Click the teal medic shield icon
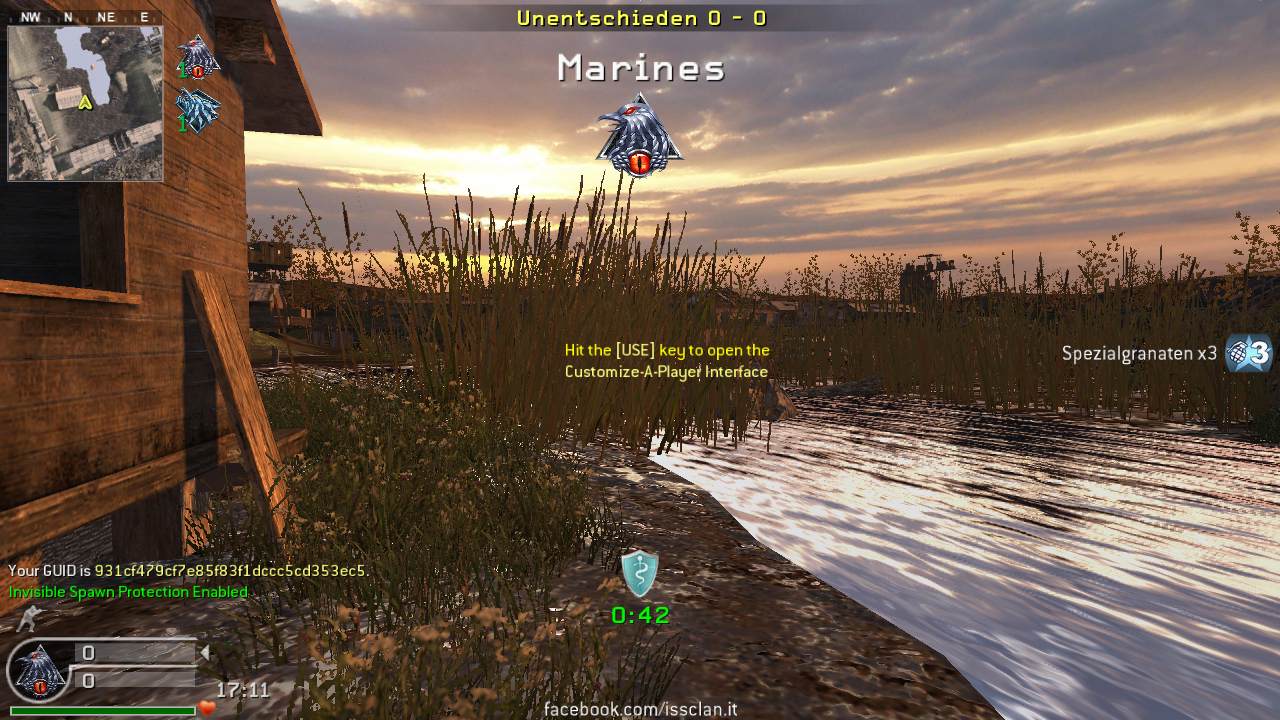 (639, 573)
